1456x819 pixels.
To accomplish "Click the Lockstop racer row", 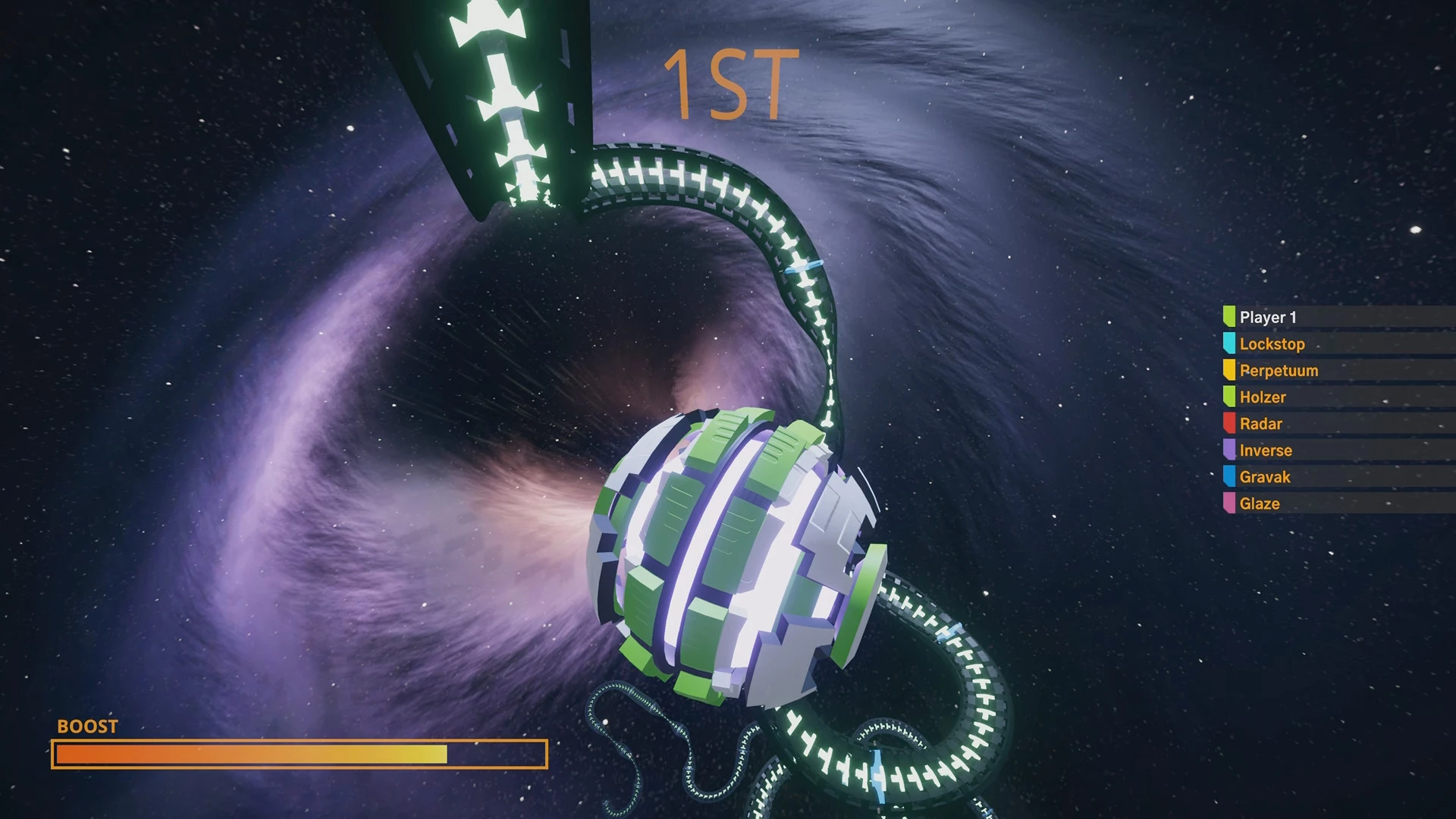I will tap(1272, 344).
